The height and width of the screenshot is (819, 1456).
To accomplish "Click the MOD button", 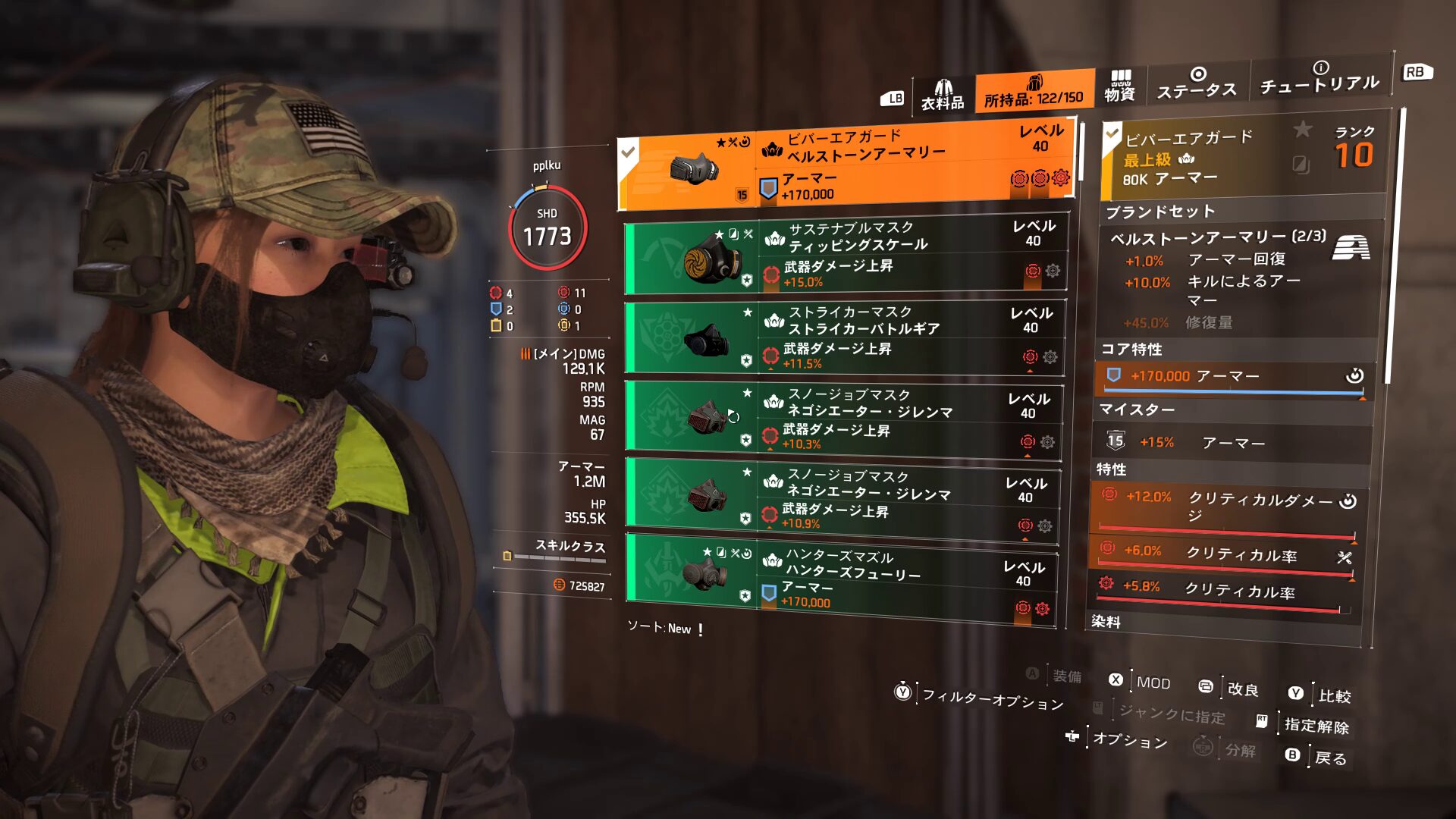I will click(1153, 682).
